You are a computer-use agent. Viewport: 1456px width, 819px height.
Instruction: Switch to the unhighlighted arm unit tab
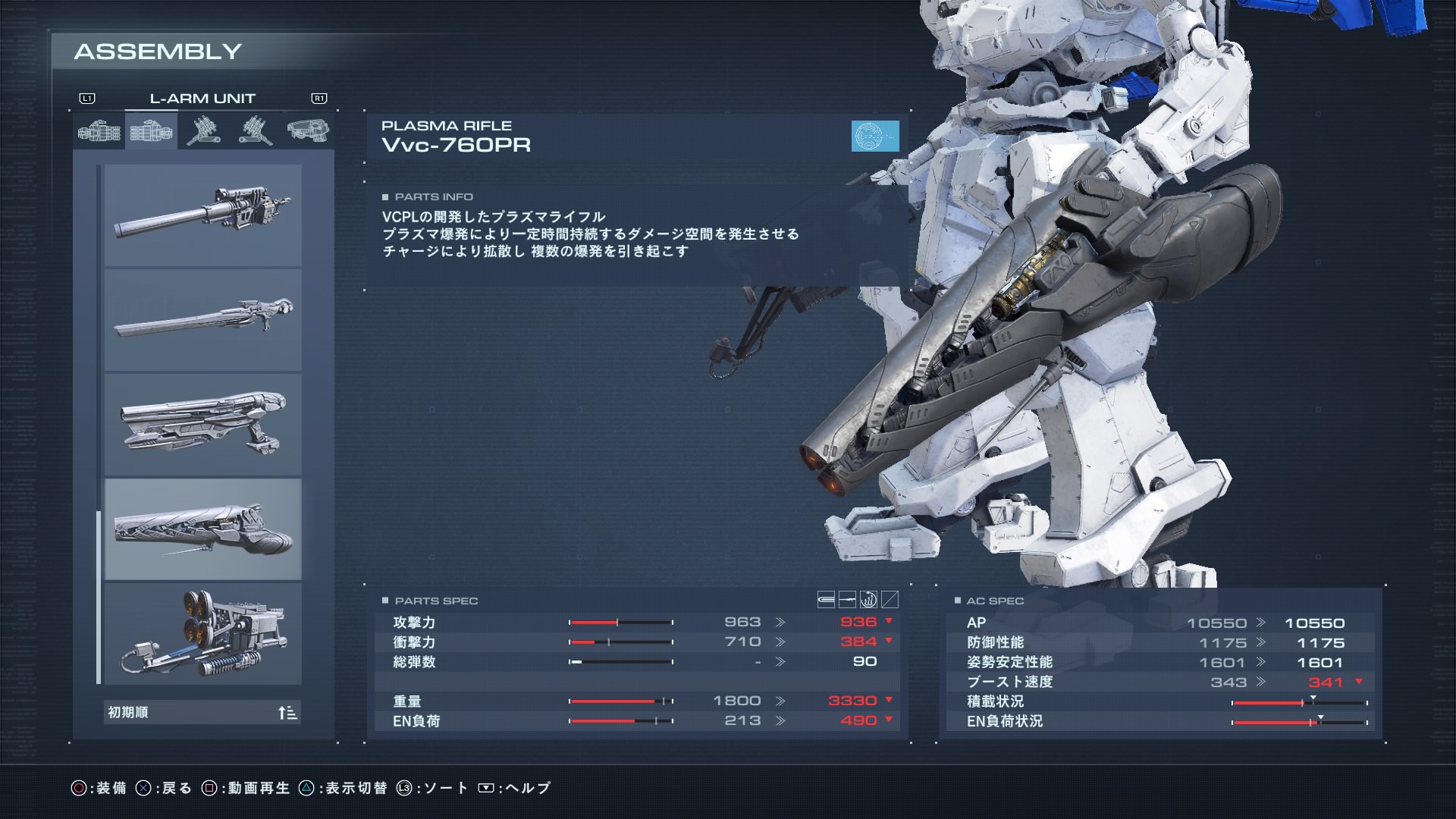(99, 131)
